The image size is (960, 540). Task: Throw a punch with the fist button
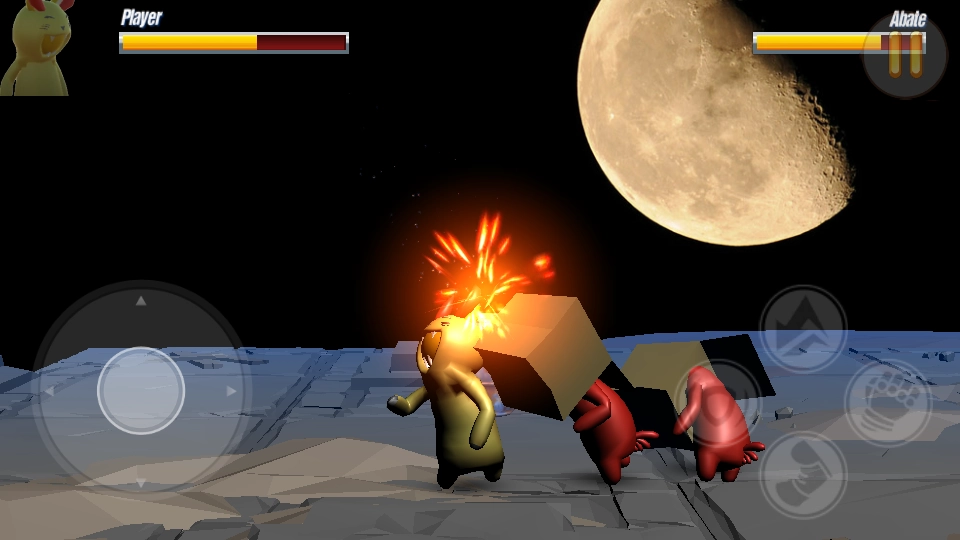[x=888, y=402]
